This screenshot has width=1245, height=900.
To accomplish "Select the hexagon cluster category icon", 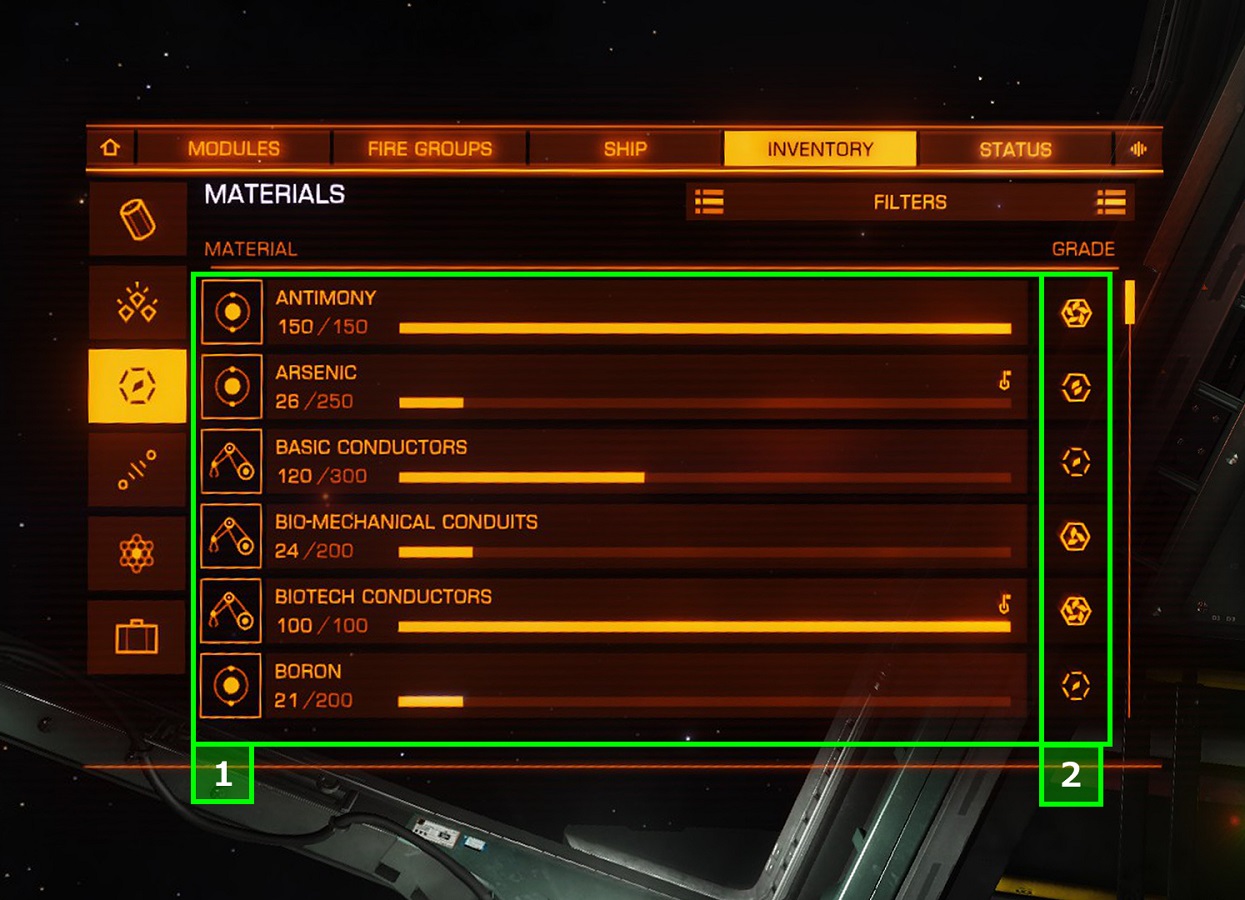I will (x=137, y=553).
